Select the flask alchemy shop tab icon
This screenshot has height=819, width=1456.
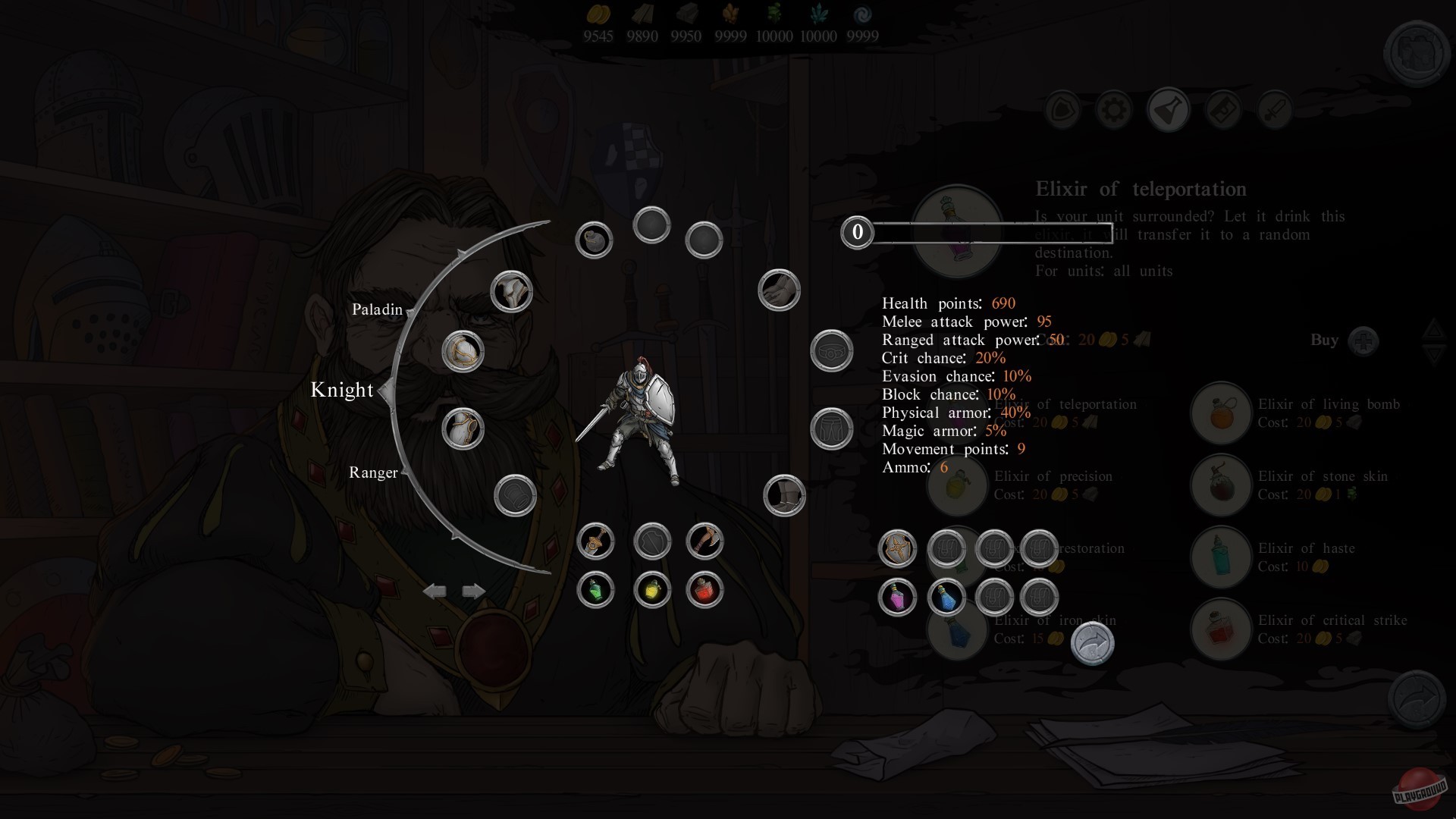coord(1169,109)
